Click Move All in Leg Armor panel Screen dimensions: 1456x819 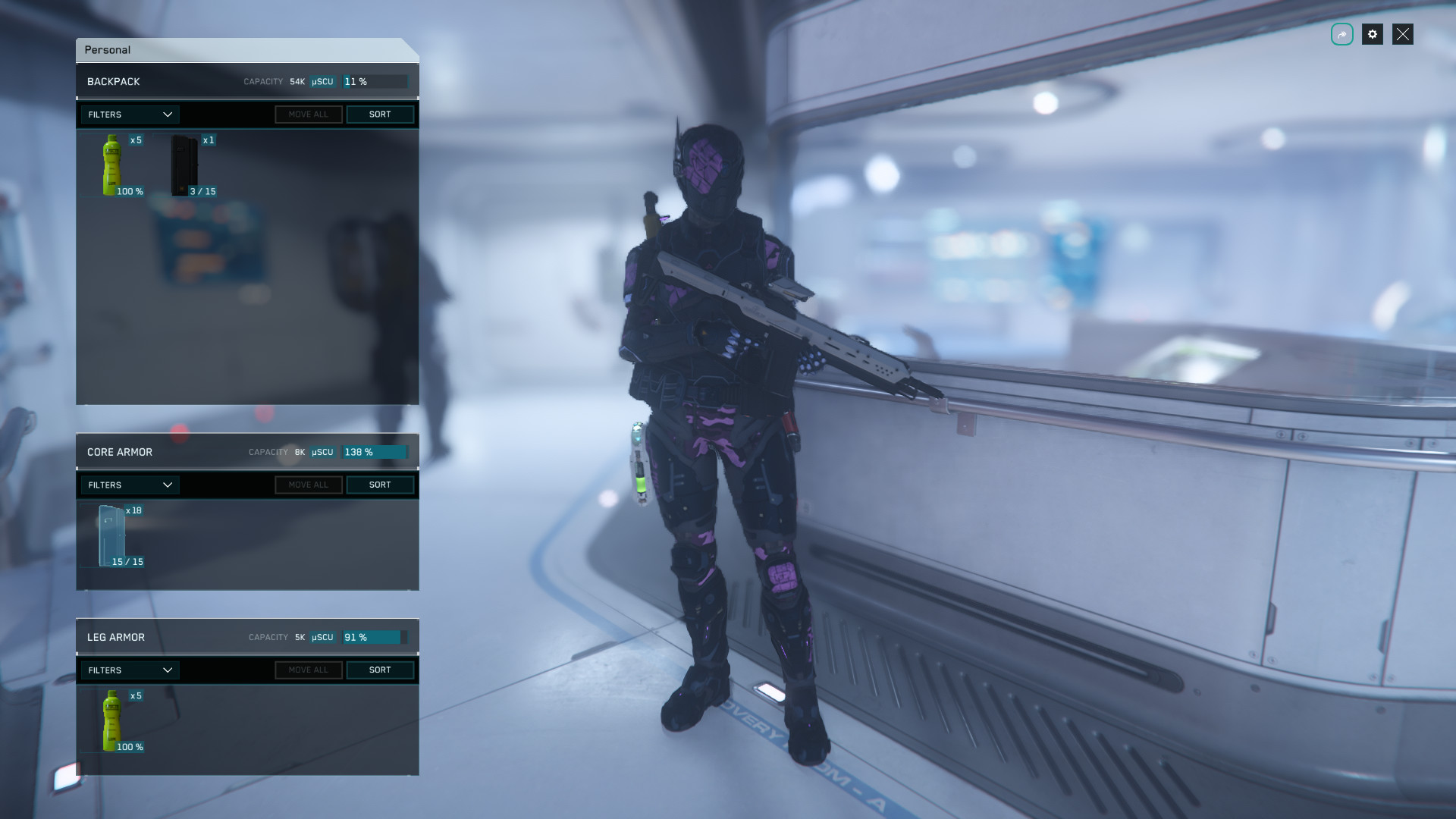pyautogui.click(x=308, y=670)
